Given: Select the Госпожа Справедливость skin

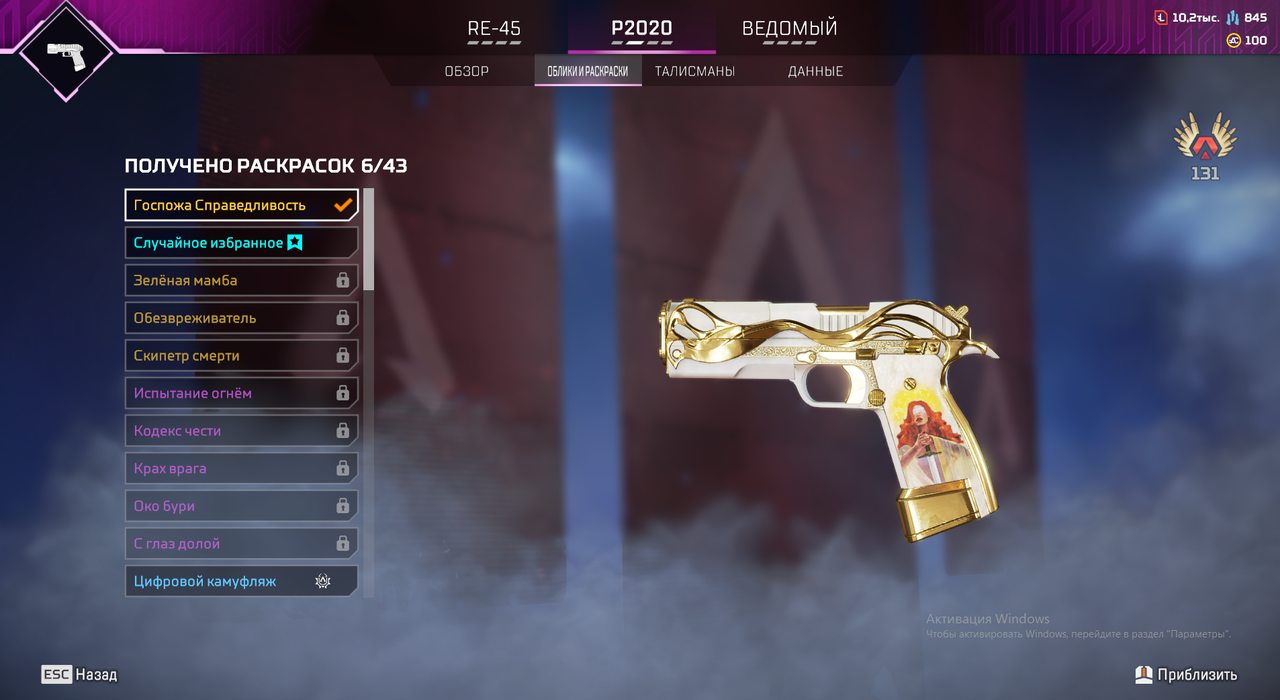Looking at the screenshot, I should (x=241, y=205).
